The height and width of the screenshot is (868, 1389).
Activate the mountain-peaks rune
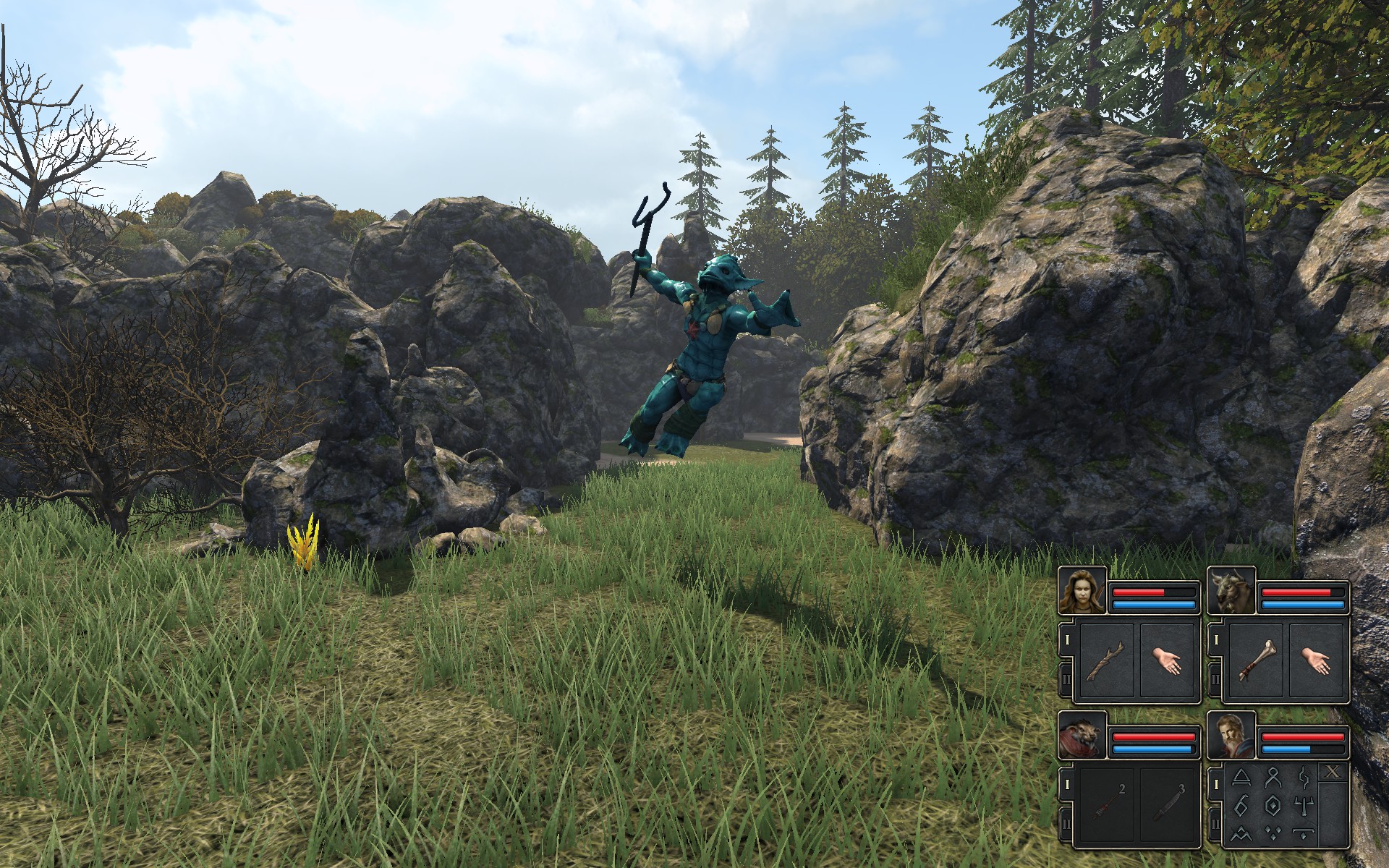point(1241,833)
